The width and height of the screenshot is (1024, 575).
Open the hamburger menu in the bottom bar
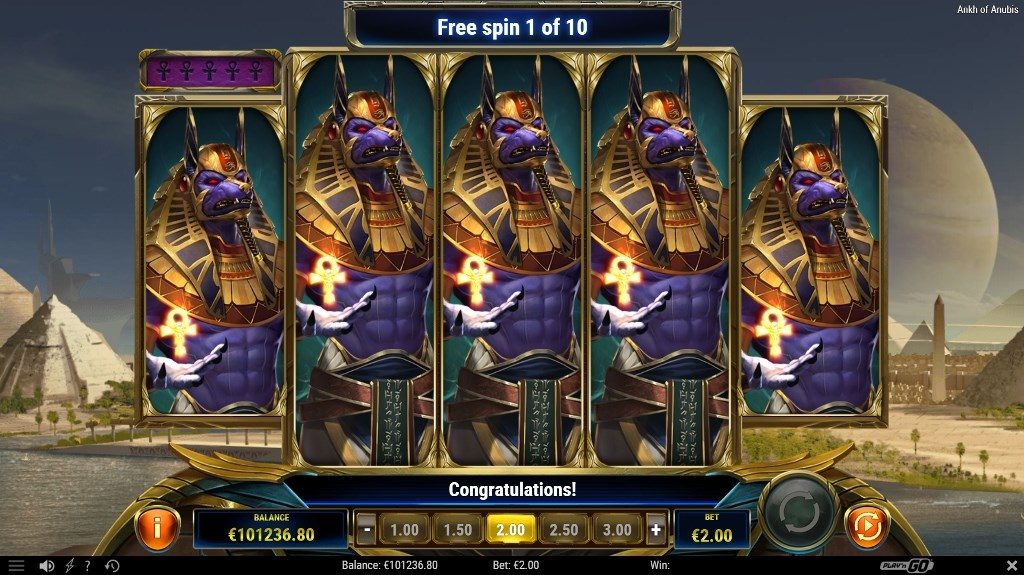16,566
